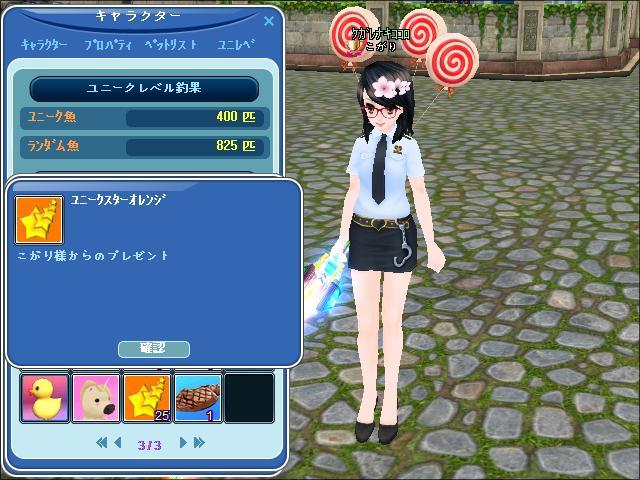Advance to the next inventory page
Viewport: 640px width, 480px height.
point(183,442)
